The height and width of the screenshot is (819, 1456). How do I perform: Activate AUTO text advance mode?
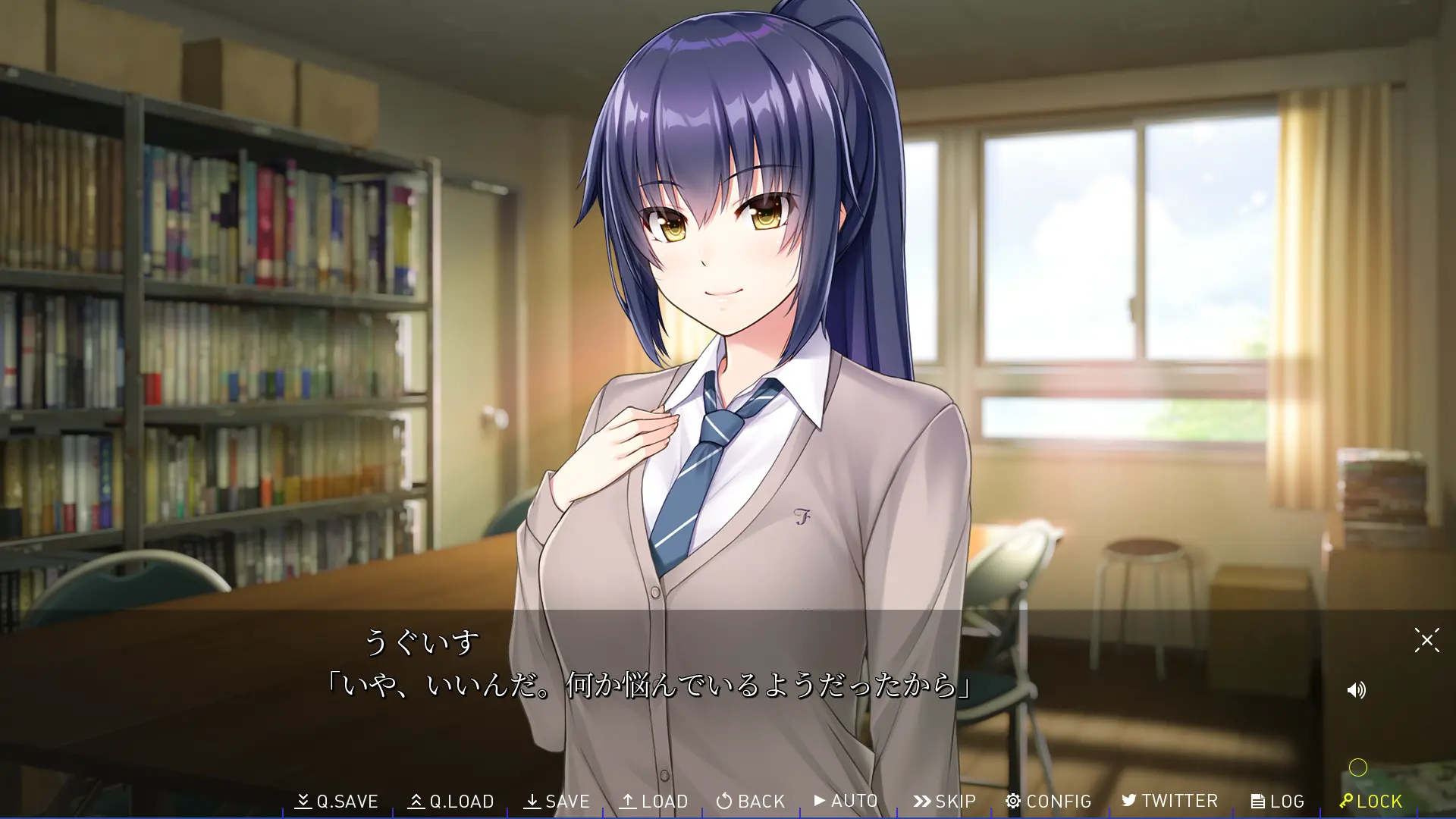click(846, 801)
